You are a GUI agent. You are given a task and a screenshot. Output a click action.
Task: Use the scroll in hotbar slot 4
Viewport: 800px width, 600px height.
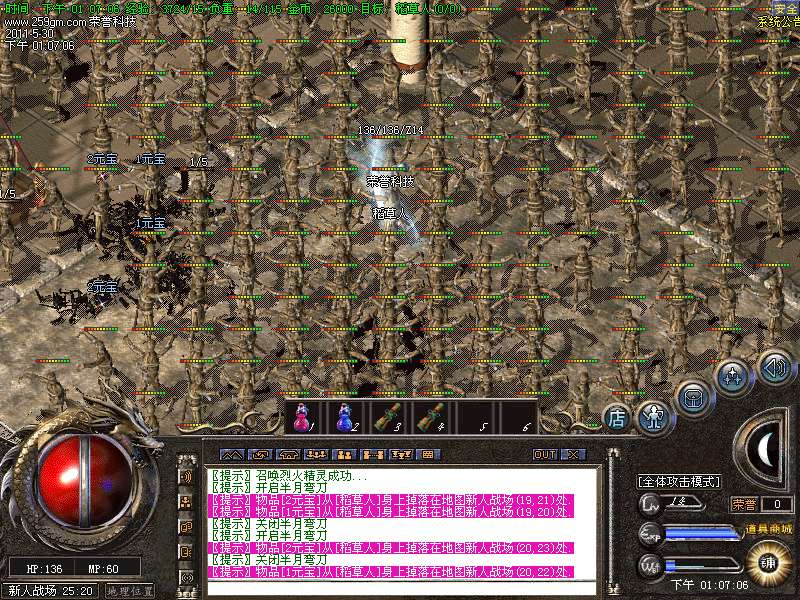pos(430,417)
